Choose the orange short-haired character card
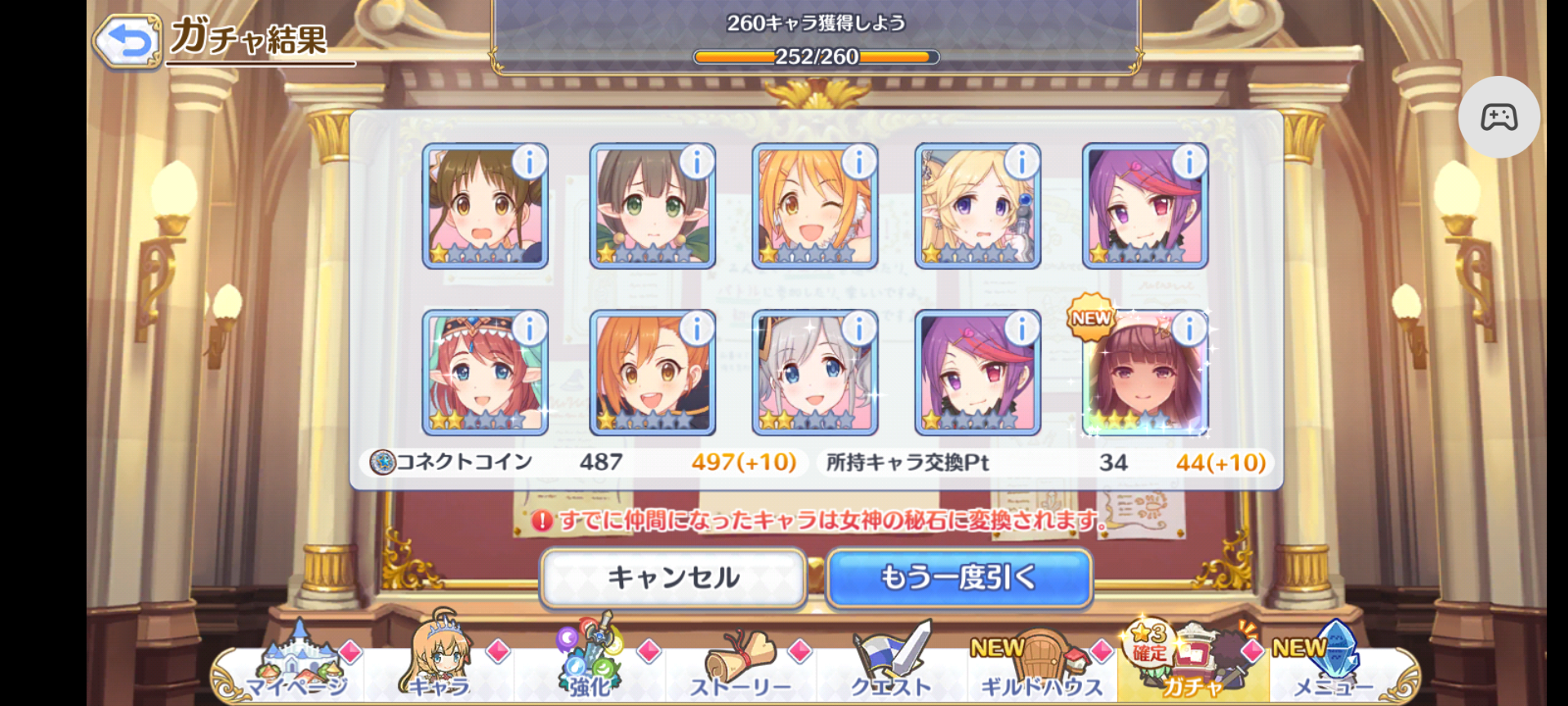1568x706 pixels. click(651, 376)
